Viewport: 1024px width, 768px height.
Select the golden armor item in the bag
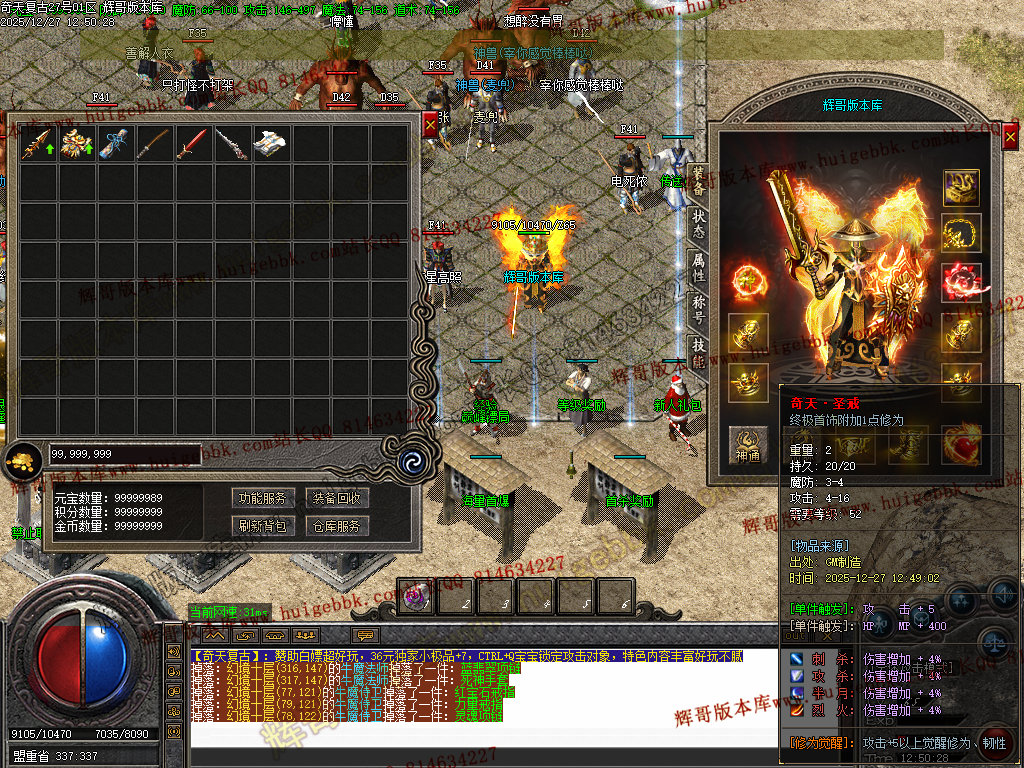tap(76, 144)
